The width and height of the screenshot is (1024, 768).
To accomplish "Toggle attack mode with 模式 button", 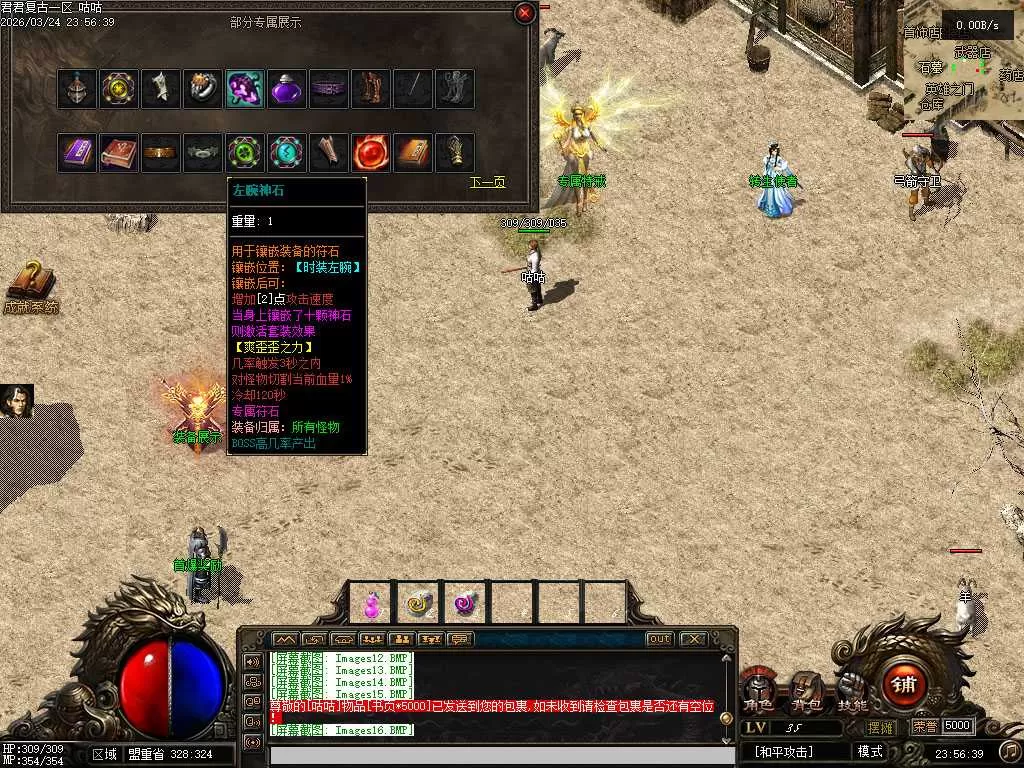I will pos(870,751).
